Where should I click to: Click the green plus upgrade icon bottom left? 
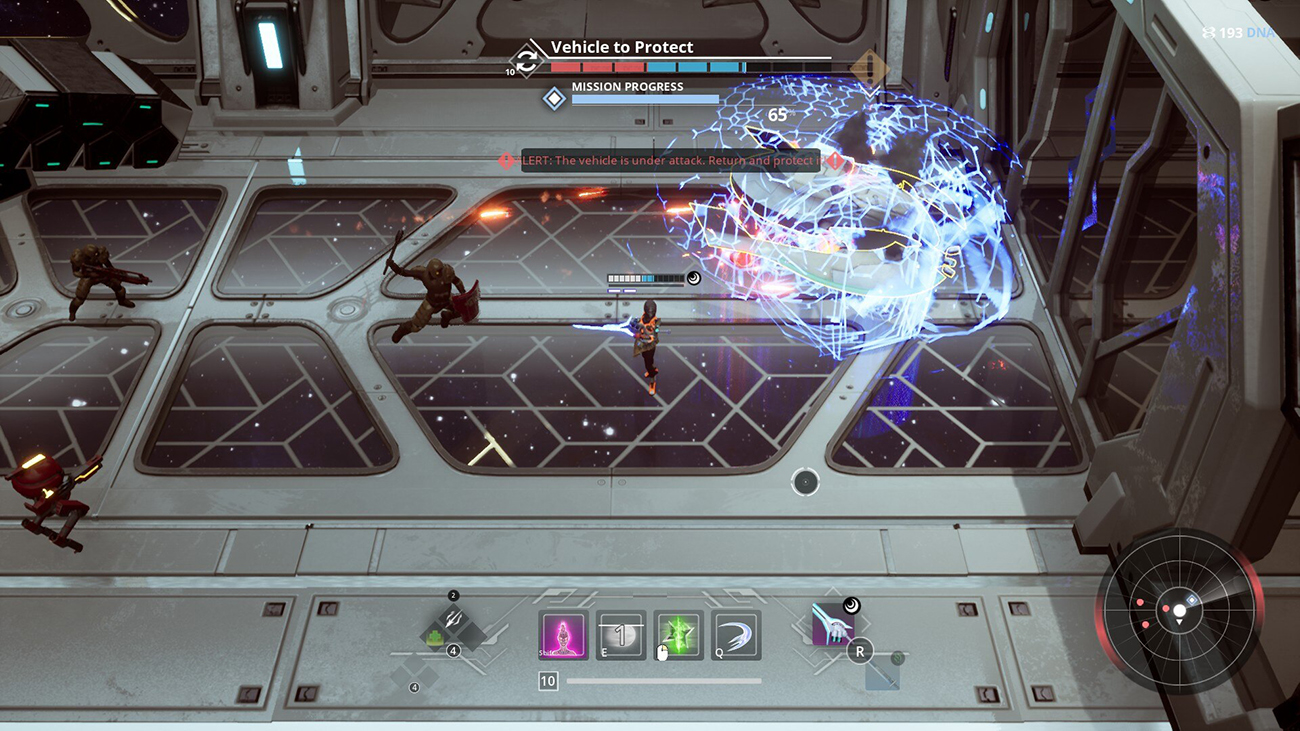point(434,635)
